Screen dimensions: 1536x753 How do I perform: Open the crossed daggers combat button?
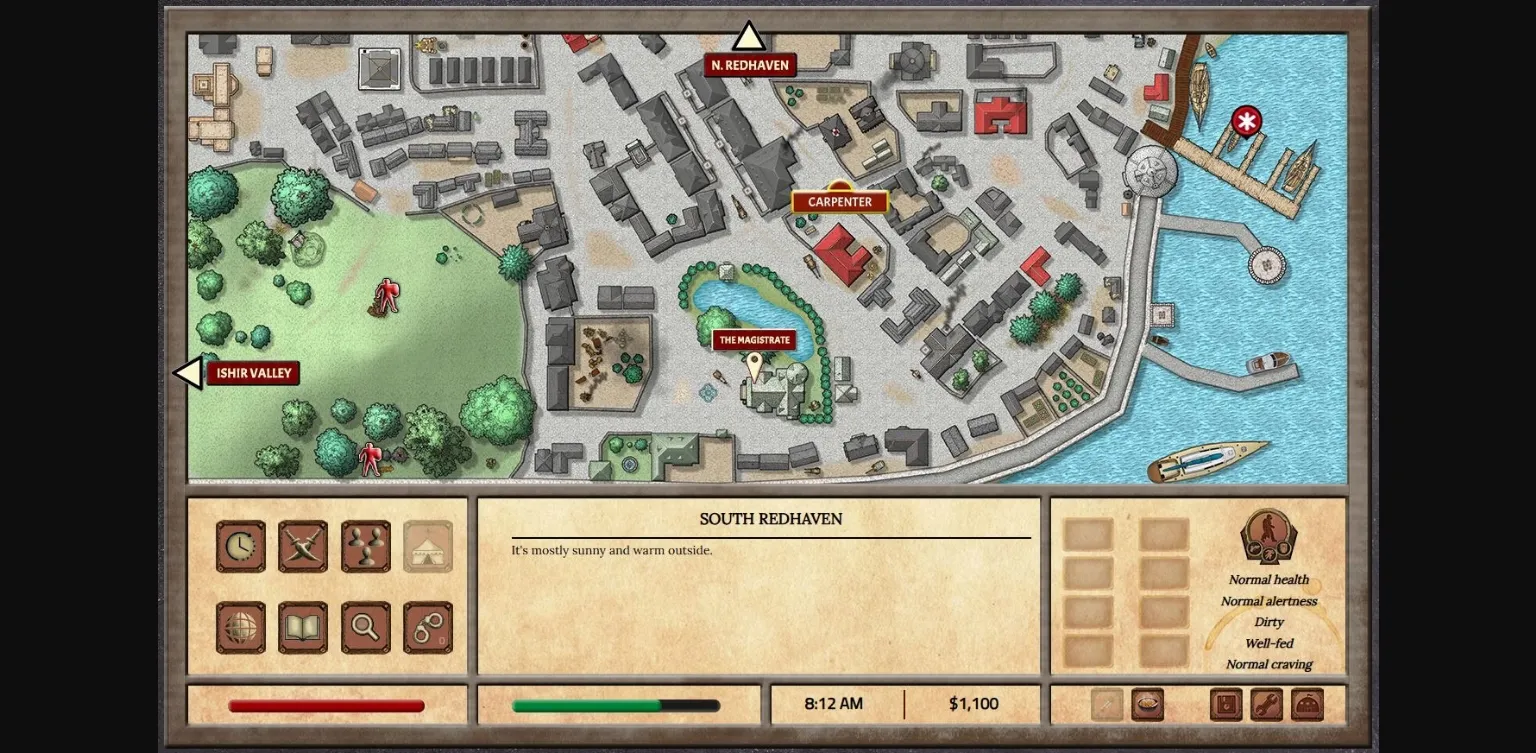point(303,546)
